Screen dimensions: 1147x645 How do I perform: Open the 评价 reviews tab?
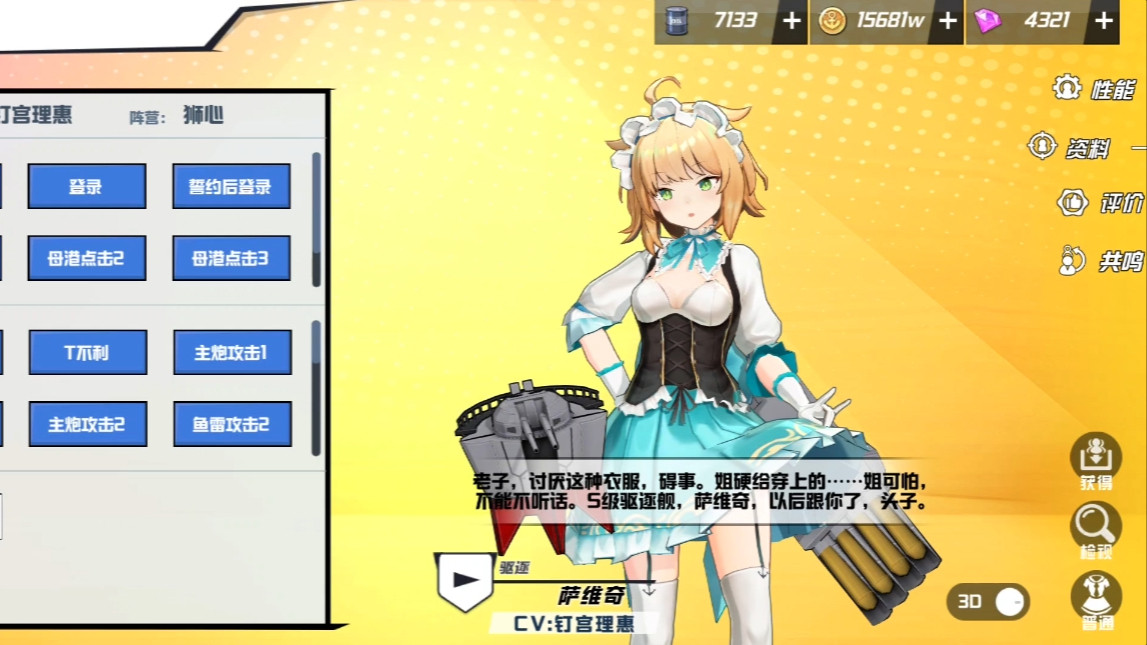click(1101, 203)
